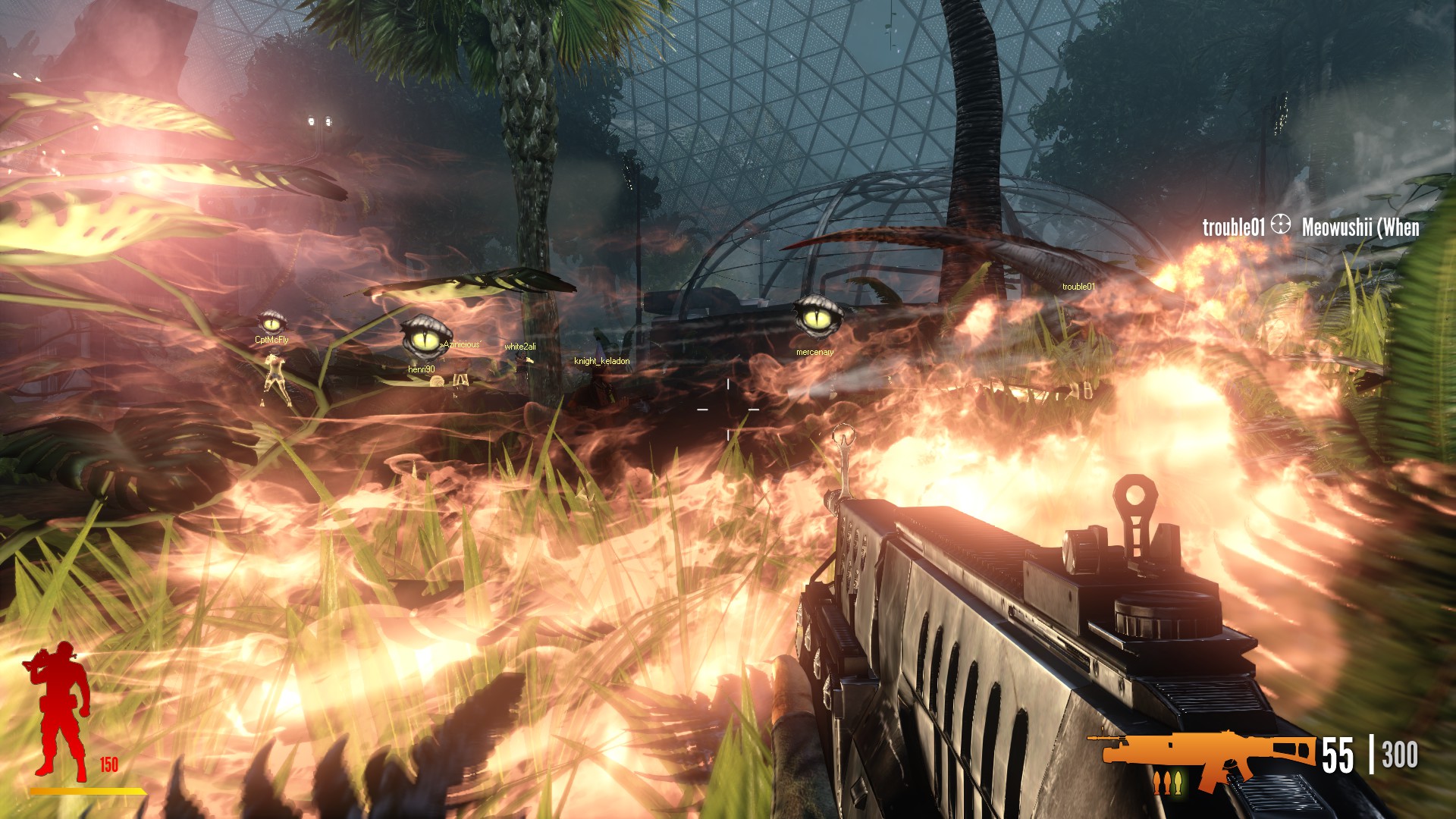Select the orange assault rifle weapon icon

tap(1202, 753)
